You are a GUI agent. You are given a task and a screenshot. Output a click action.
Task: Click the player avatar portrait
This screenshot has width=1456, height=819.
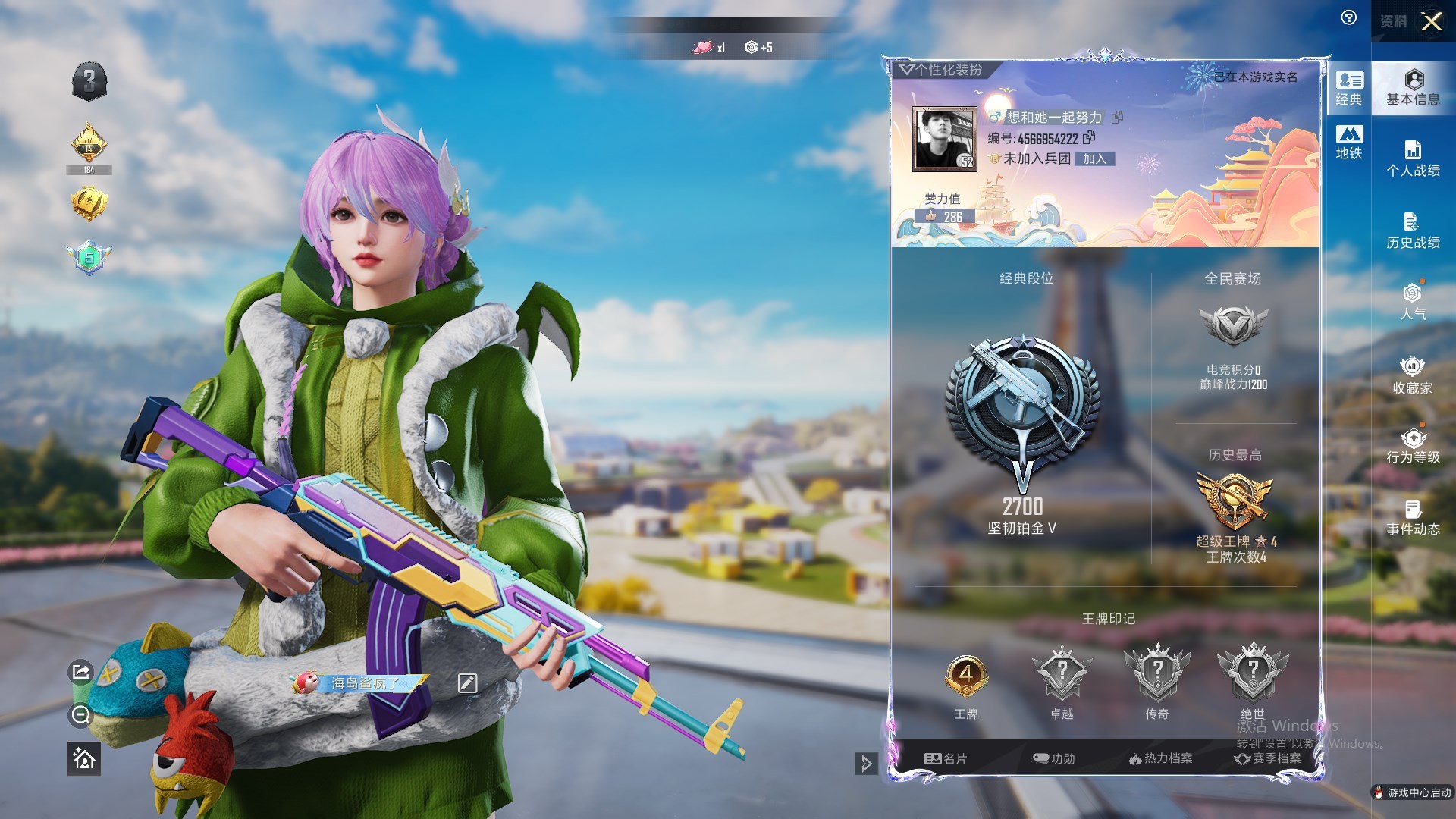point(944,139)
